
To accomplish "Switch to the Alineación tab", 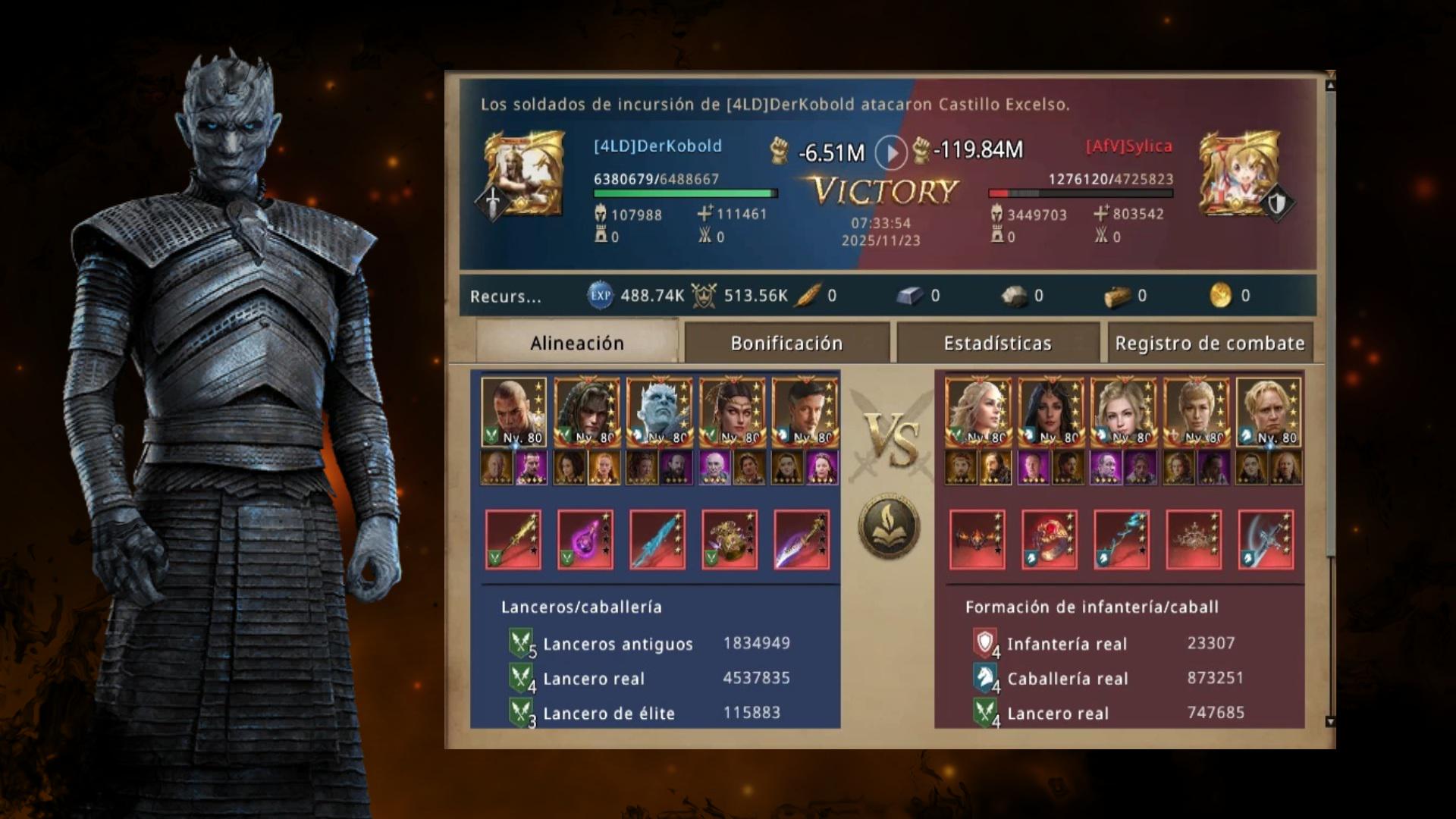I will 576,343.
